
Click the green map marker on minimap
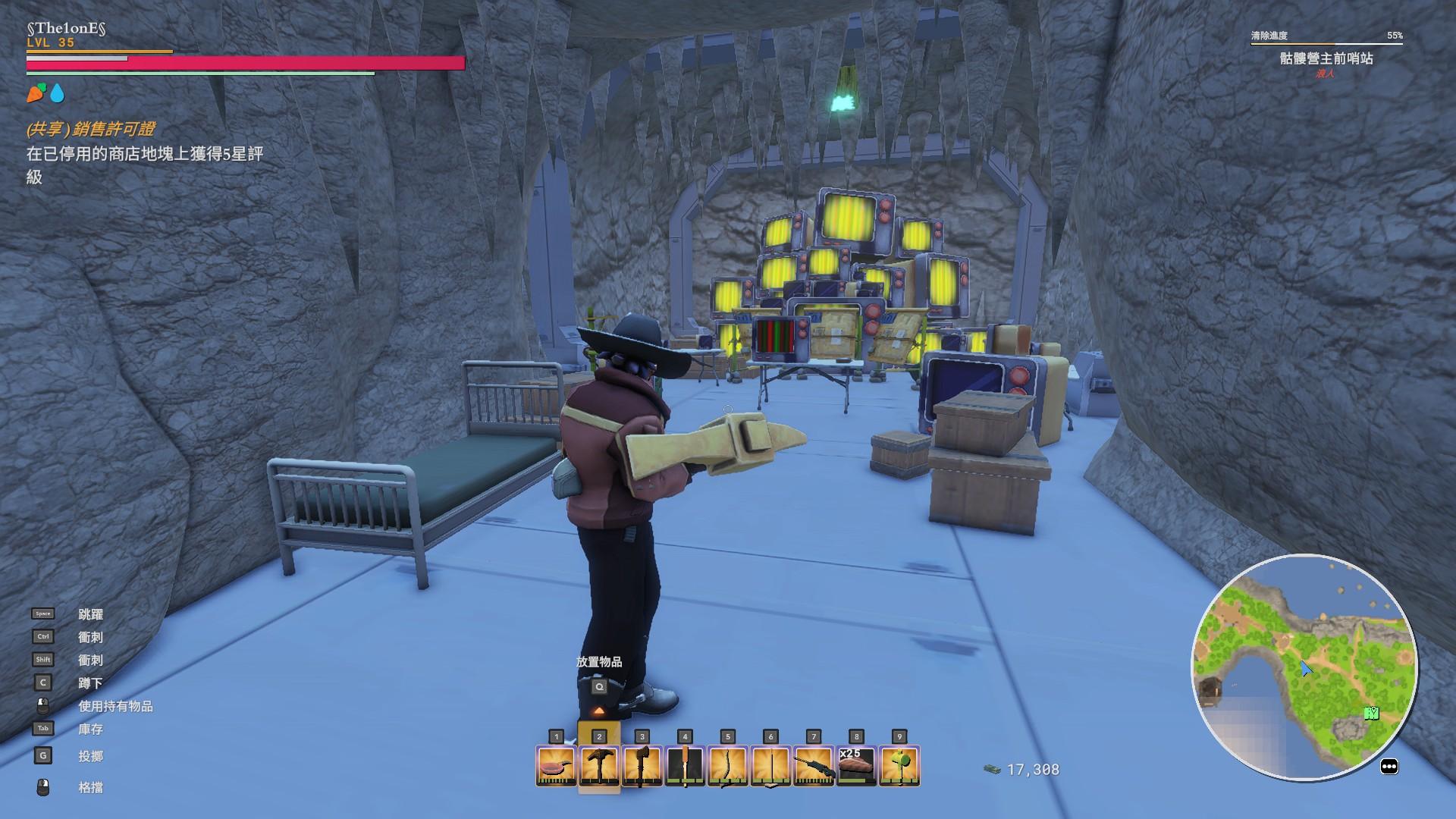pyautogui.click(x=1371, y=713)
